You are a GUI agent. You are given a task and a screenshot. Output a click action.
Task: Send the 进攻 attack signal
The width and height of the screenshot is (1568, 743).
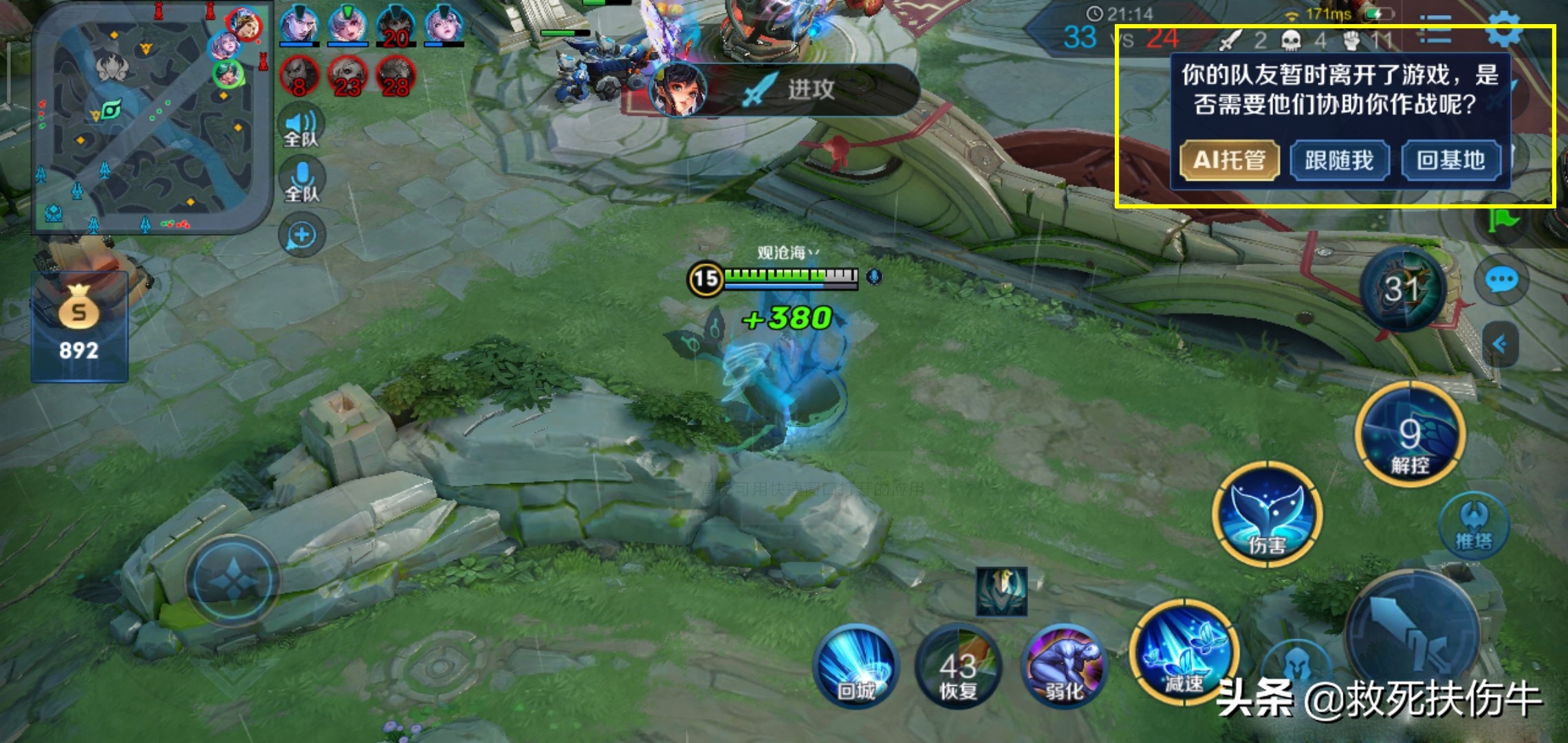click(784, 89)
